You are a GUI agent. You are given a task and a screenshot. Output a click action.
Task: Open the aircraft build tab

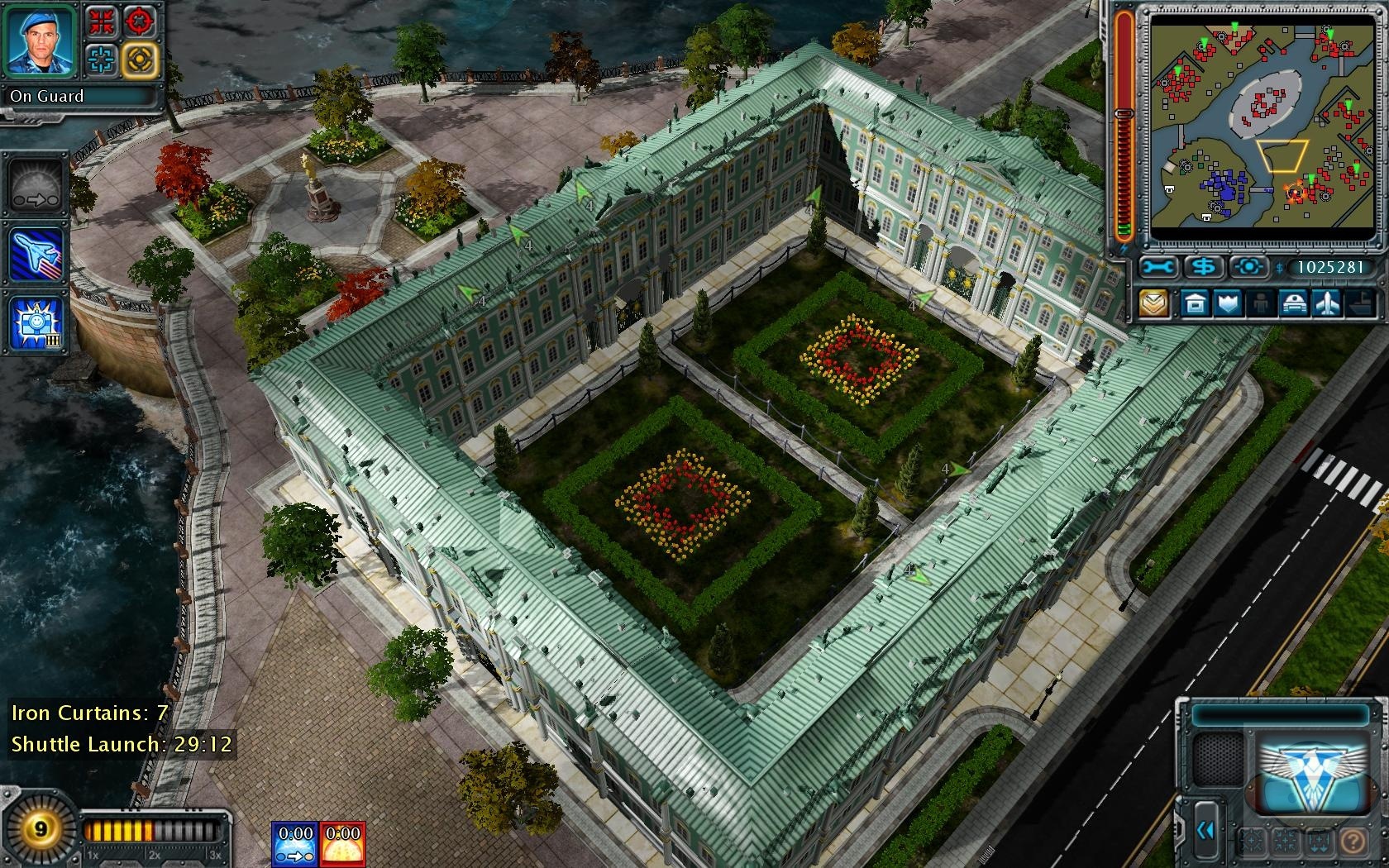(1327, 303)
